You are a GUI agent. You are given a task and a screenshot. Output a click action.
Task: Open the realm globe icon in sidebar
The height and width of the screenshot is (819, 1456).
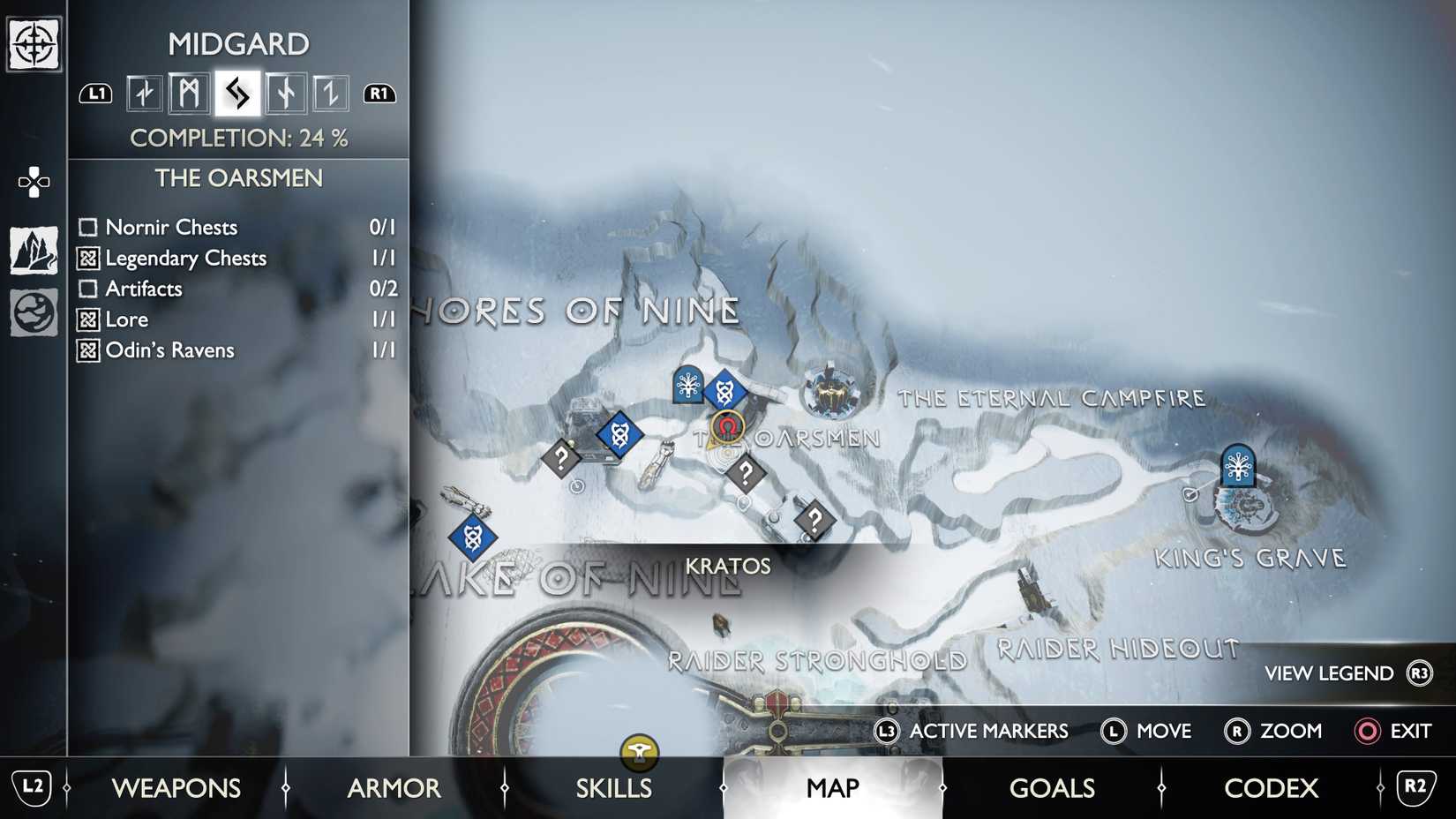34,312
